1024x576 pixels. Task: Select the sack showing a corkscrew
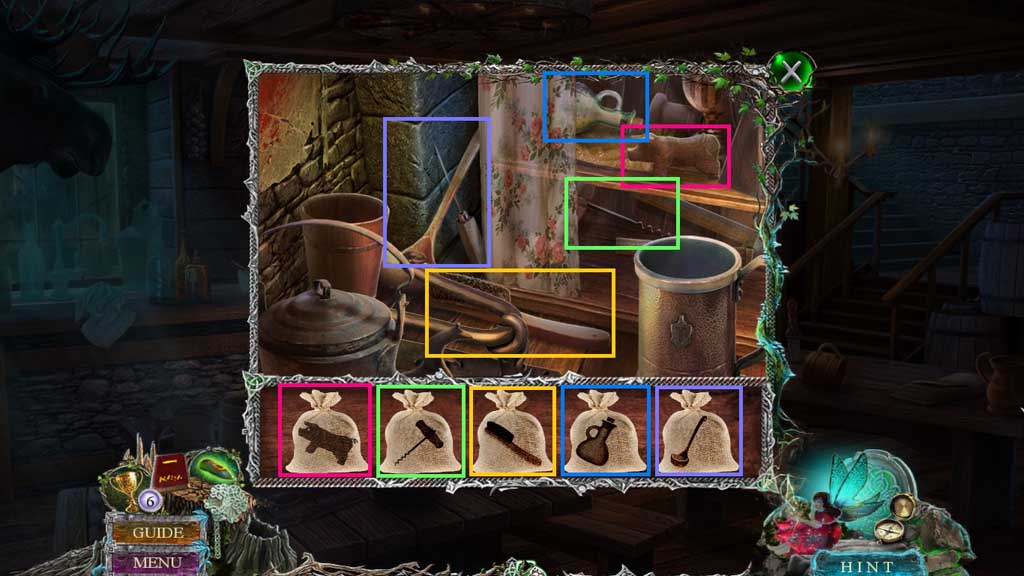[x=421, y=430]
